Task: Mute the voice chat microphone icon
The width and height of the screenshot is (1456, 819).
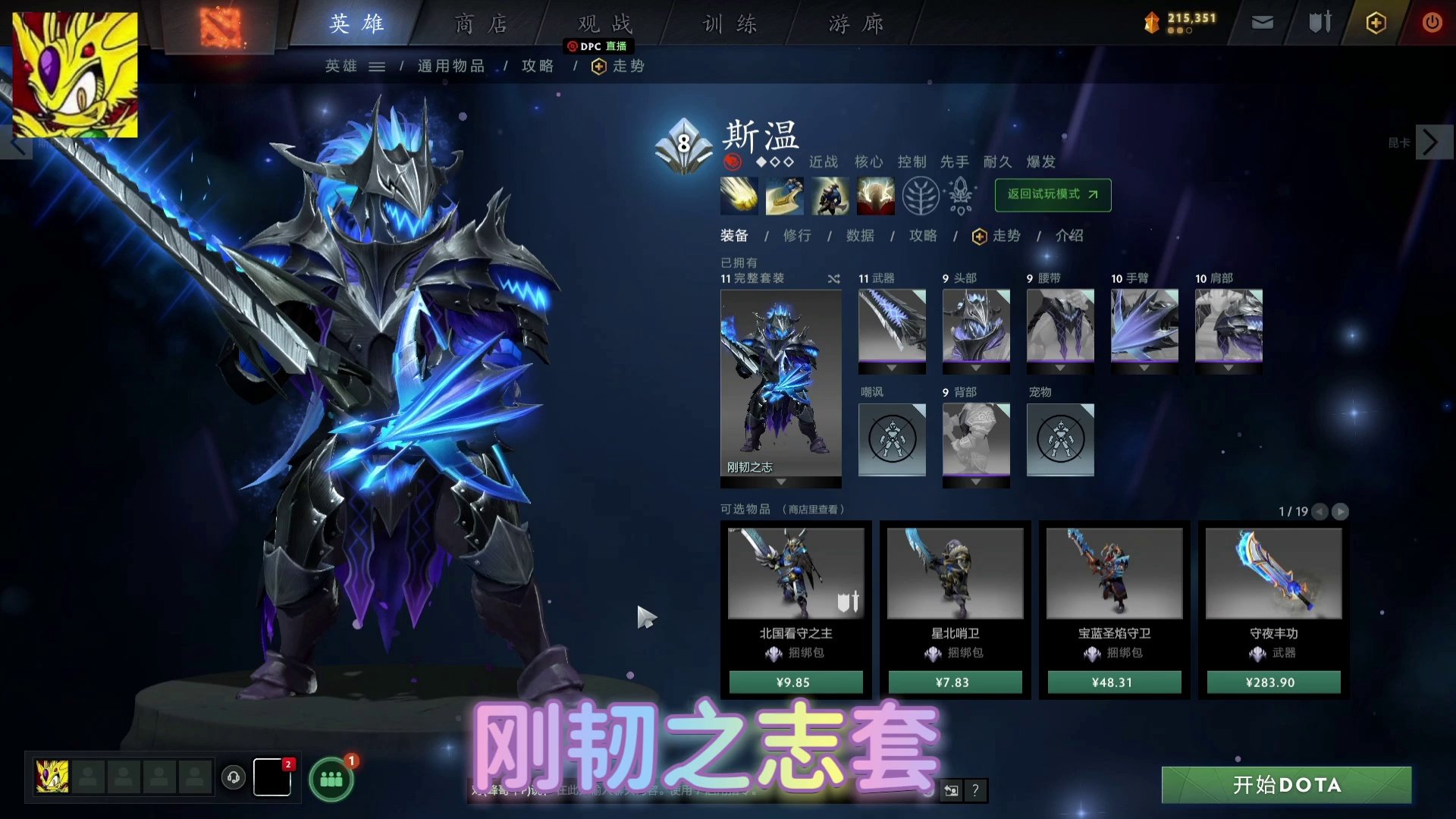Action: pyautogui.click(x=234, y=777)
